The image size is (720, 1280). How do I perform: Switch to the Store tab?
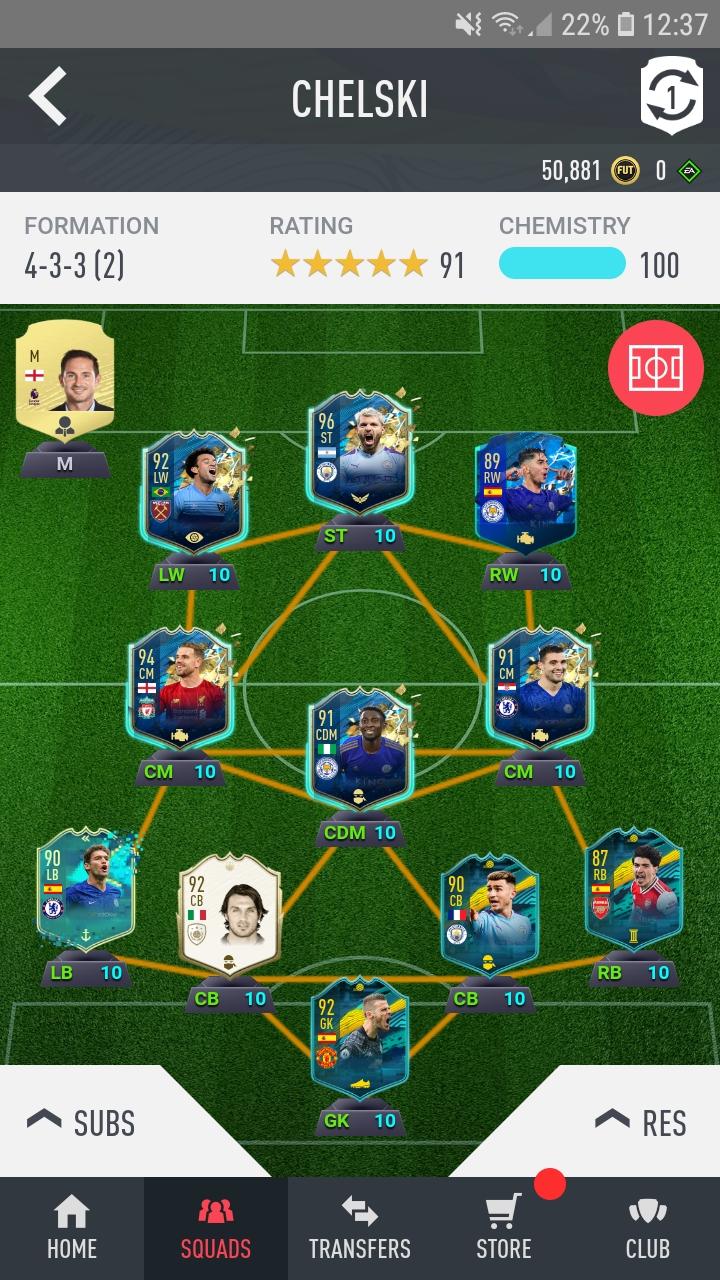click(504, 1230)
